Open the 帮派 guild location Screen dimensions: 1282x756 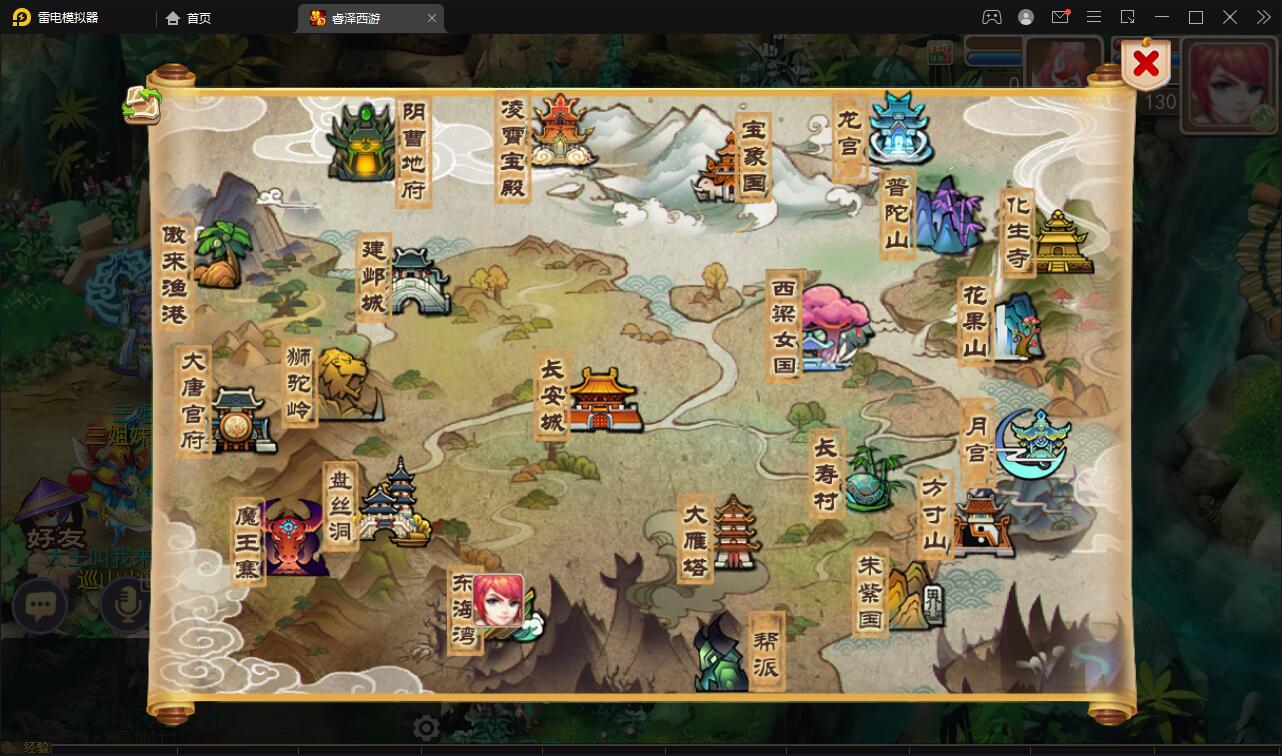click(x=722, y=655)
